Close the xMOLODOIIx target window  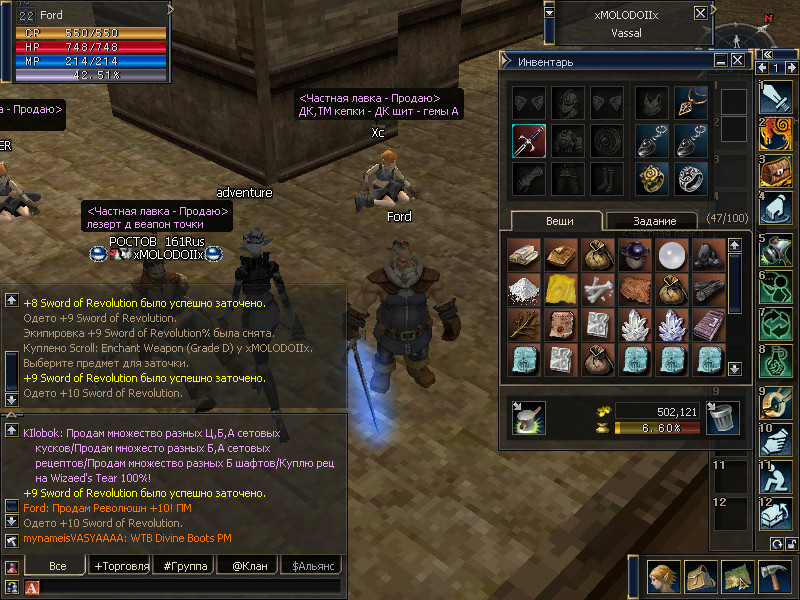pyautogui.click(x=700, y=14)
